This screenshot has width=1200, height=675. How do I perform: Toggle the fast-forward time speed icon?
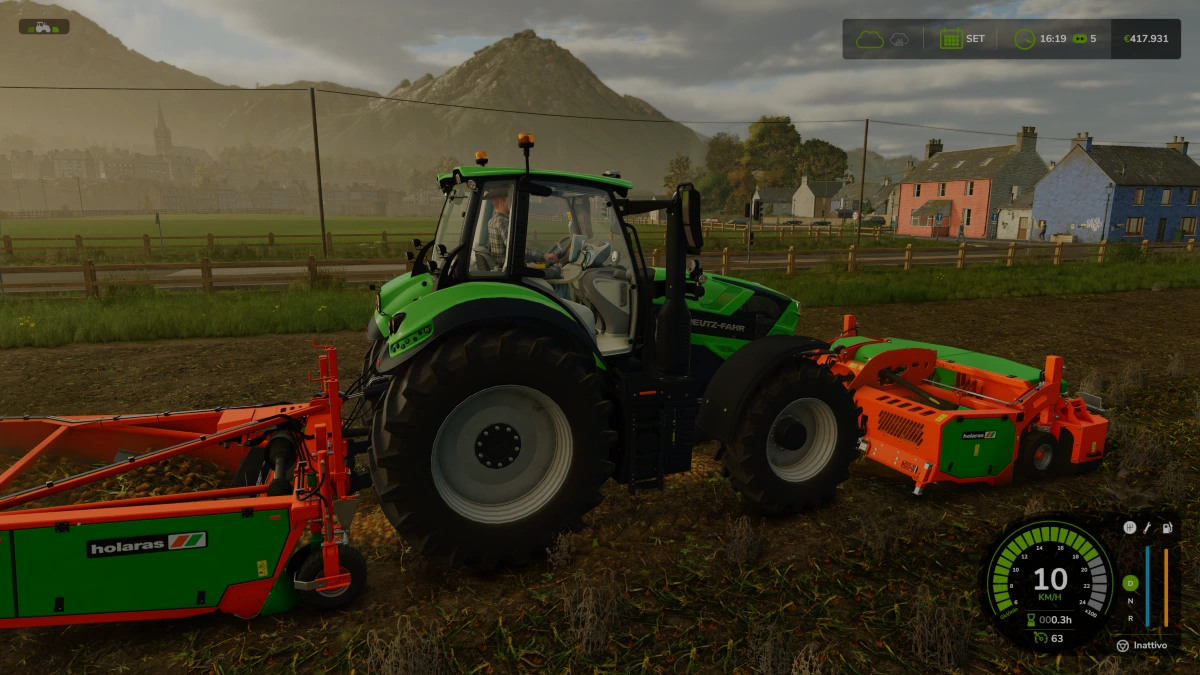(x=1079, y=39)
